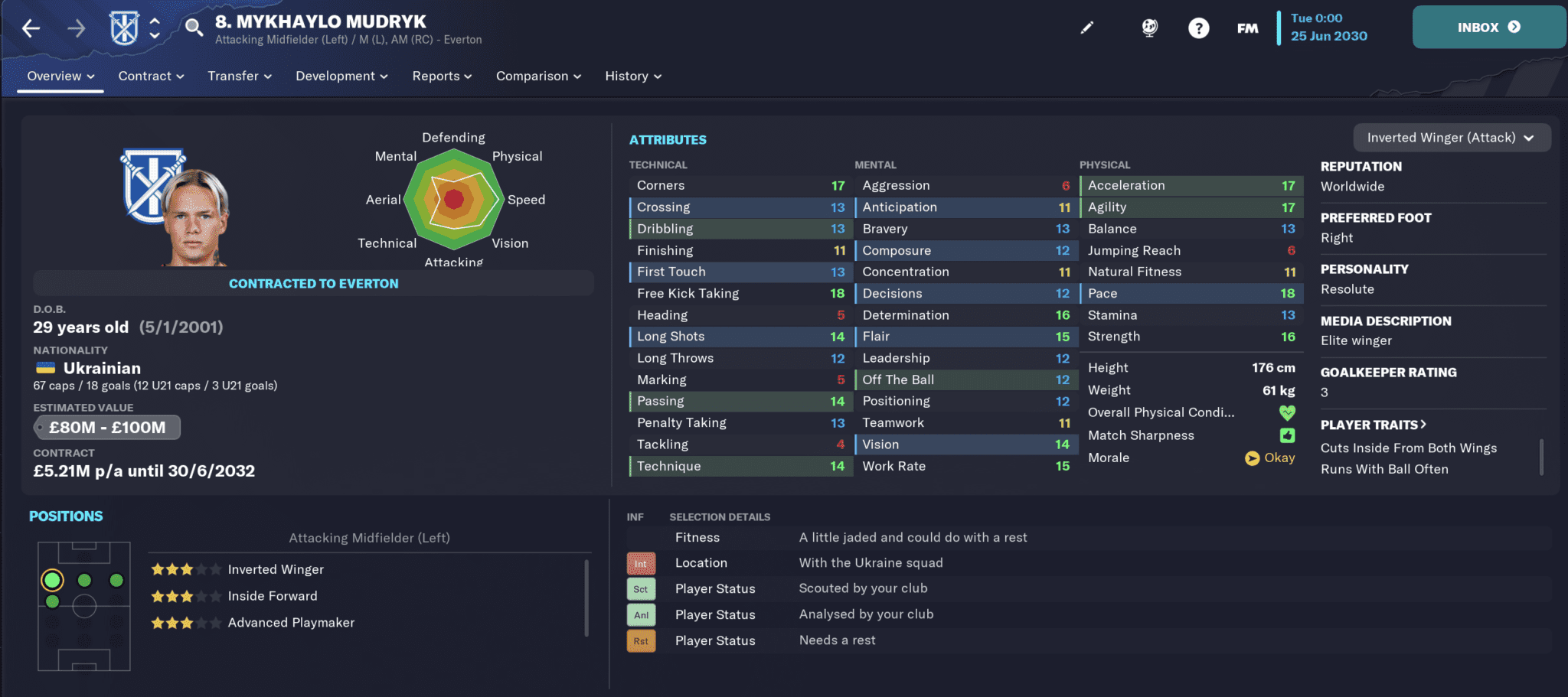Select the Inside Forward role row
The image size is (1568, 697).
tap(272, 596)
